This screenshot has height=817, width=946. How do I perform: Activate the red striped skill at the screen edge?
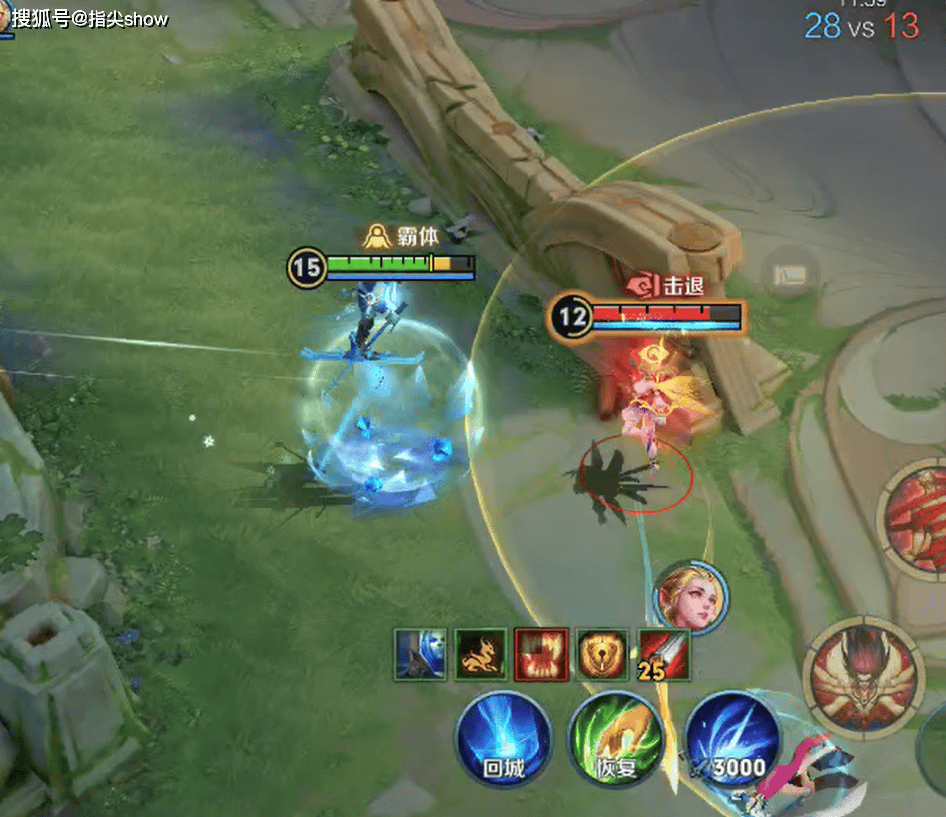[915, 513]
